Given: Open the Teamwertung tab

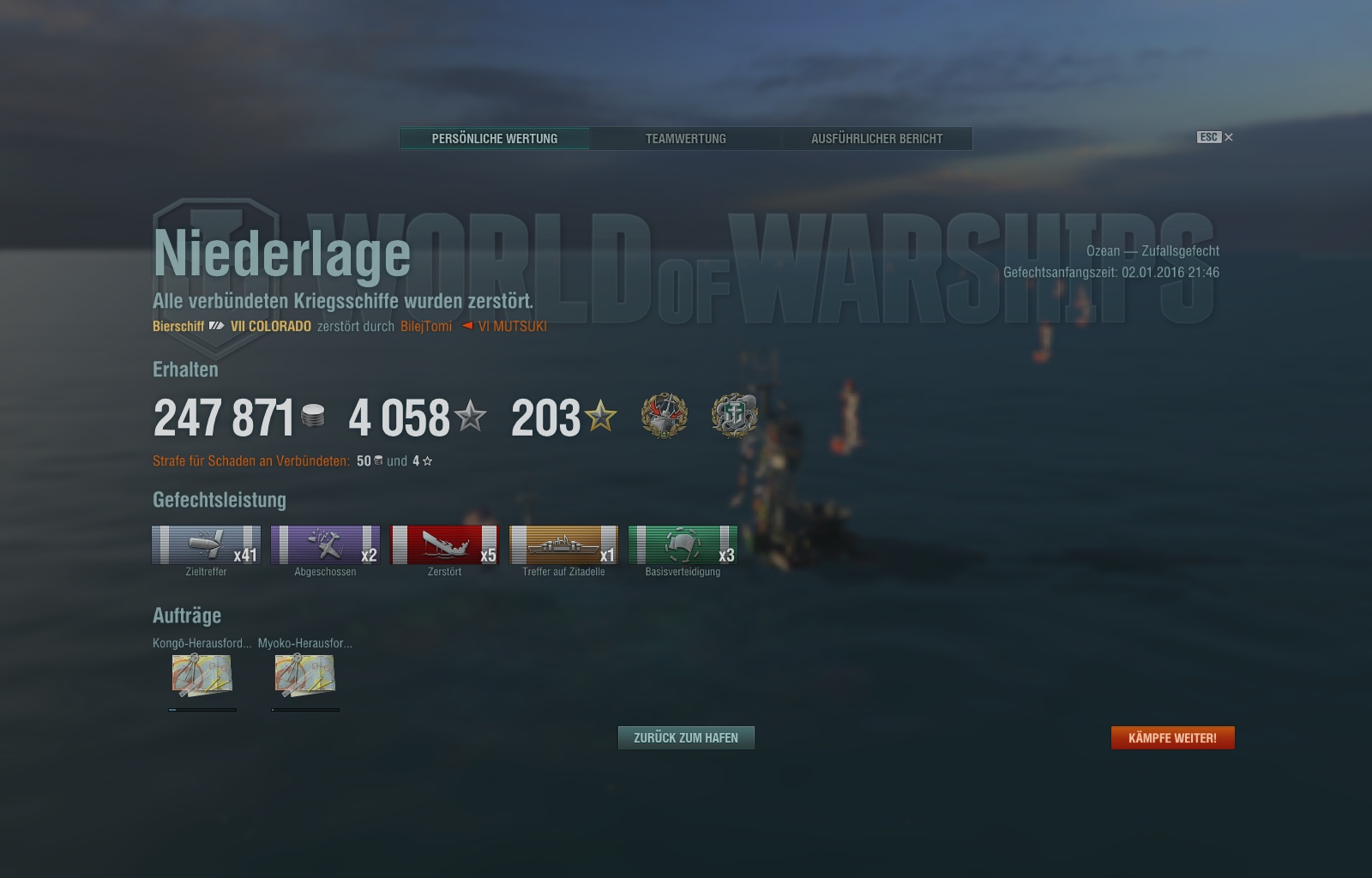Looking at the screenshot, I should 685,139.
